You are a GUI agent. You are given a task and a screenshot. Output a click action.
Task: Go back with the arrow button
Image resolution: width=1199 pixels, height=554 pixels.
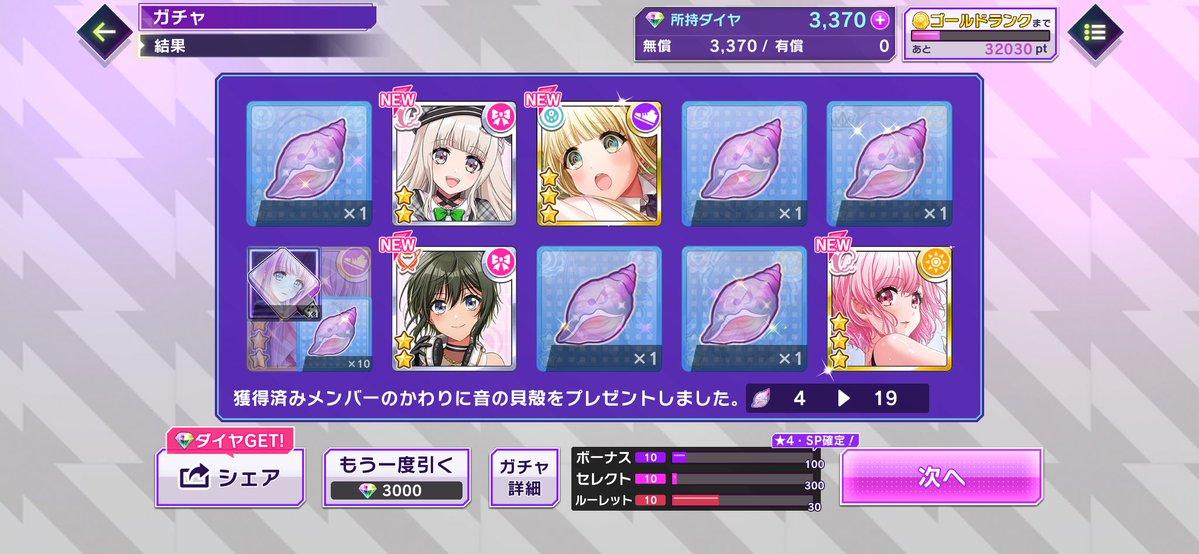(x=104, y=30)
